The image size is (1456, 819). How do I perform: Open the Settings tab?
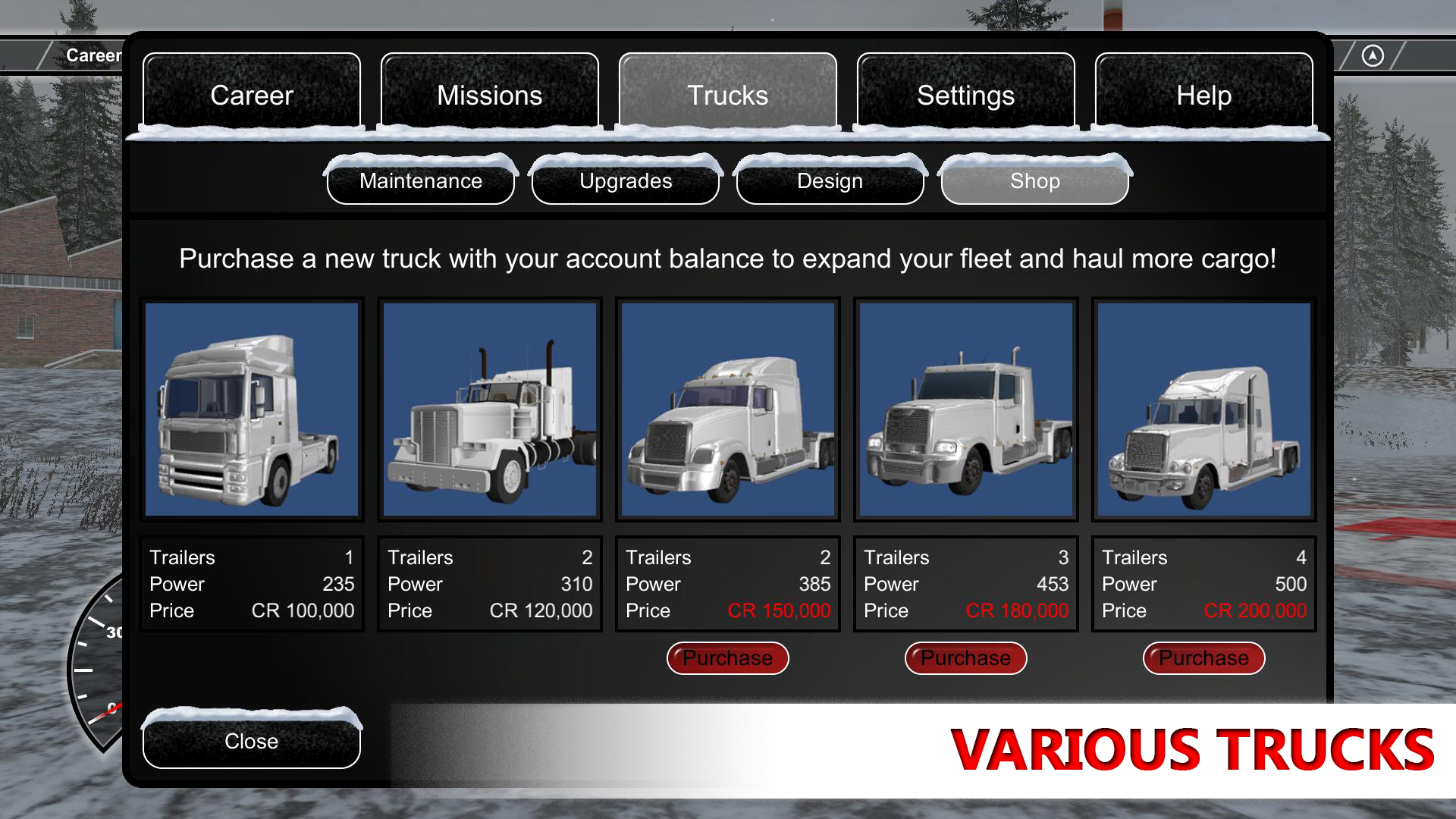pos(965,95)
